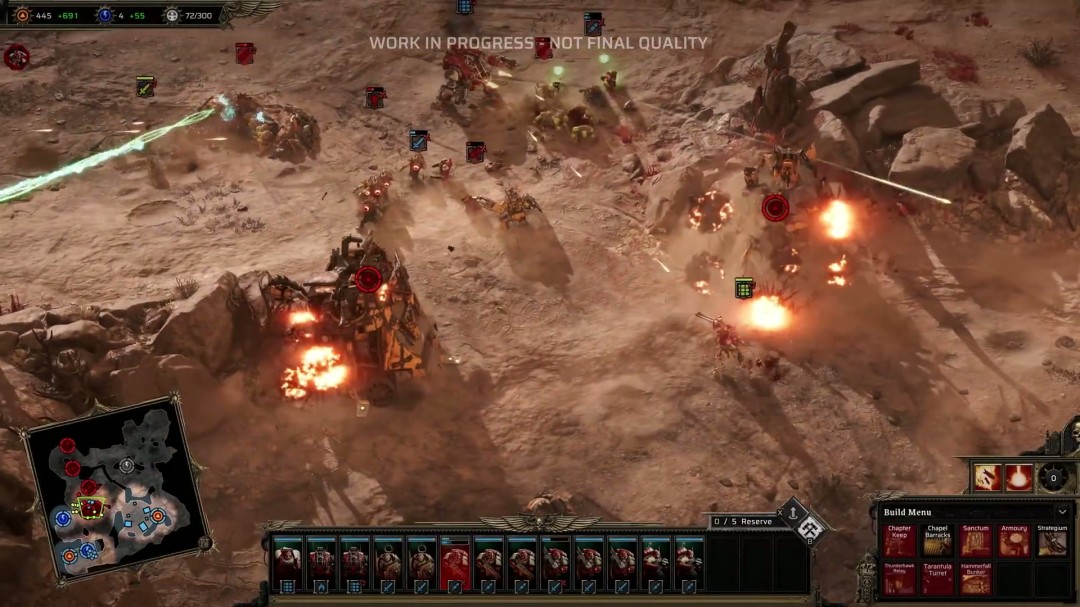
Task: Click the 0 / 5 Reserve label
Action: coord(742,522)
